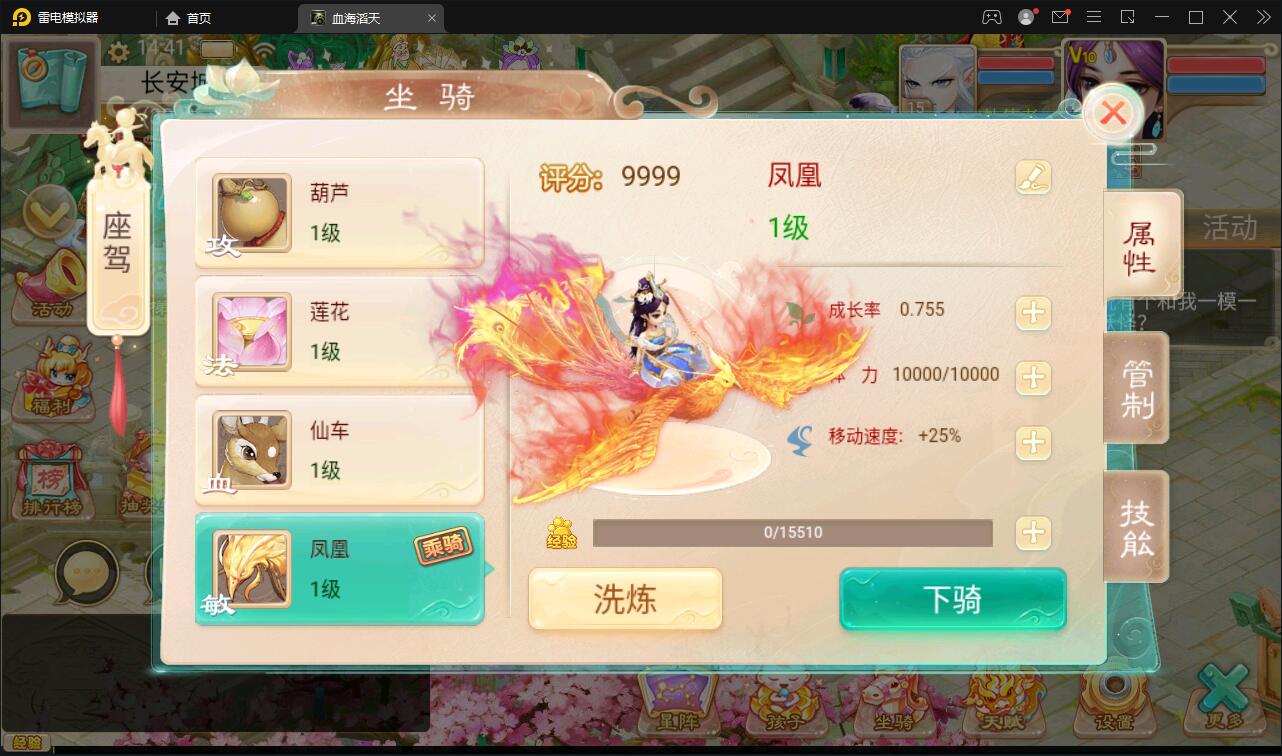Switch to the 首页 emulator tab
Viewport: 1282px width, 756px height.
200,17
